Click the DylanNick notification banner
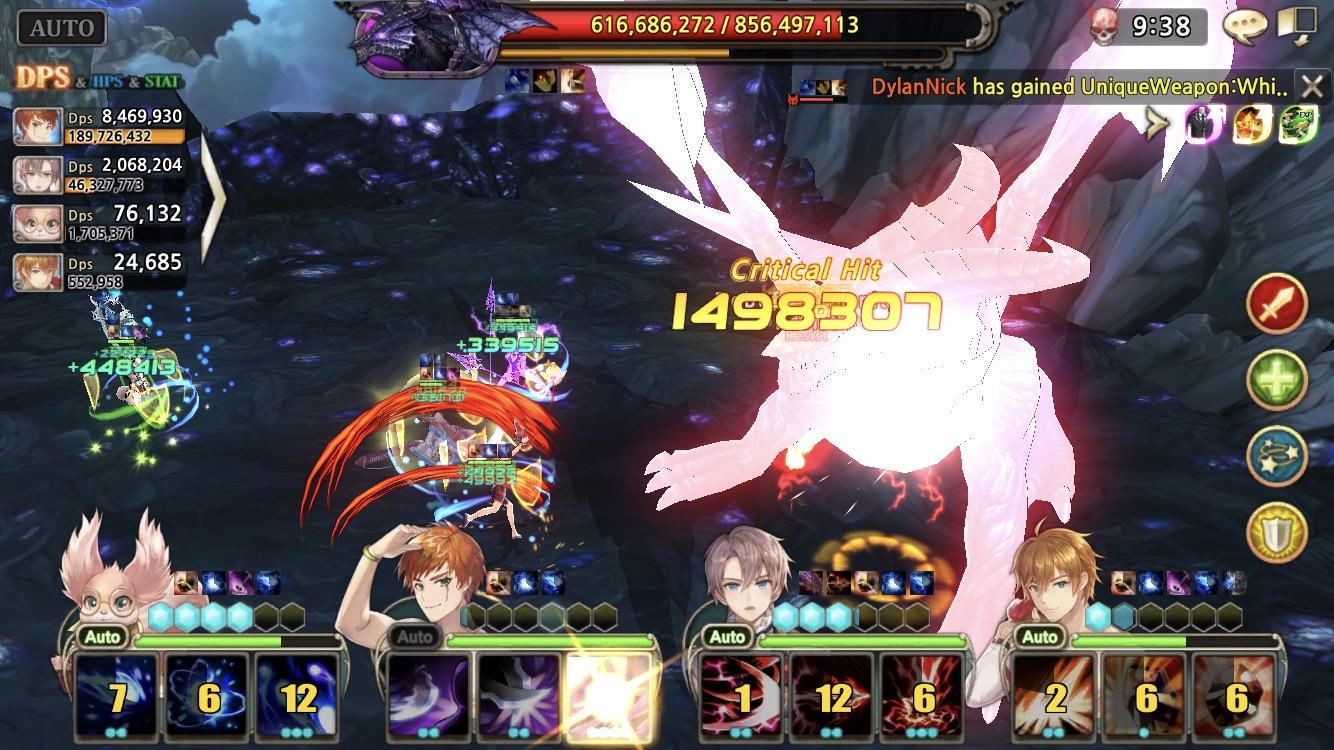 click(x=1050, y=85)
